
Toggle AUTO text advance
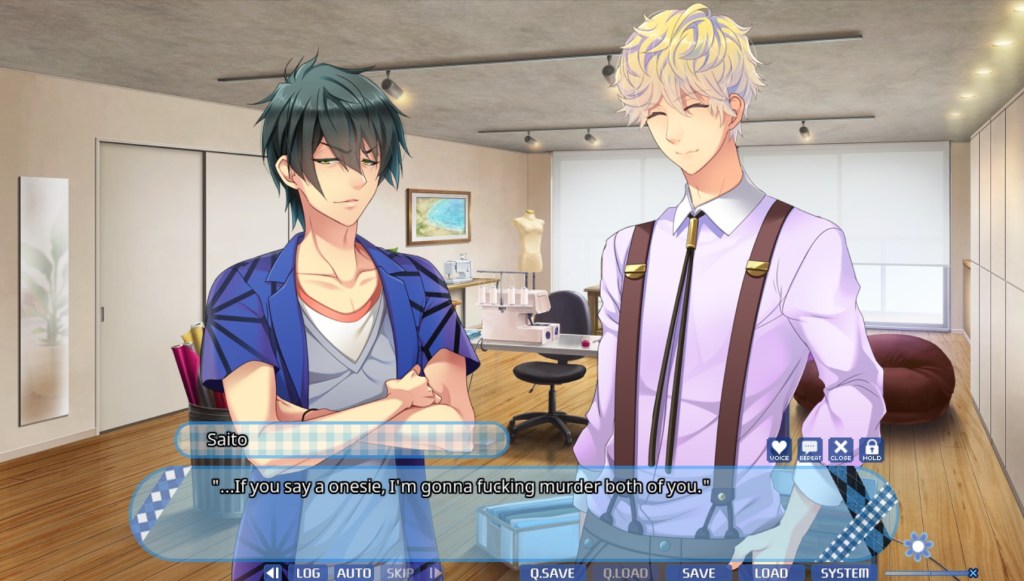click(353, 573)
